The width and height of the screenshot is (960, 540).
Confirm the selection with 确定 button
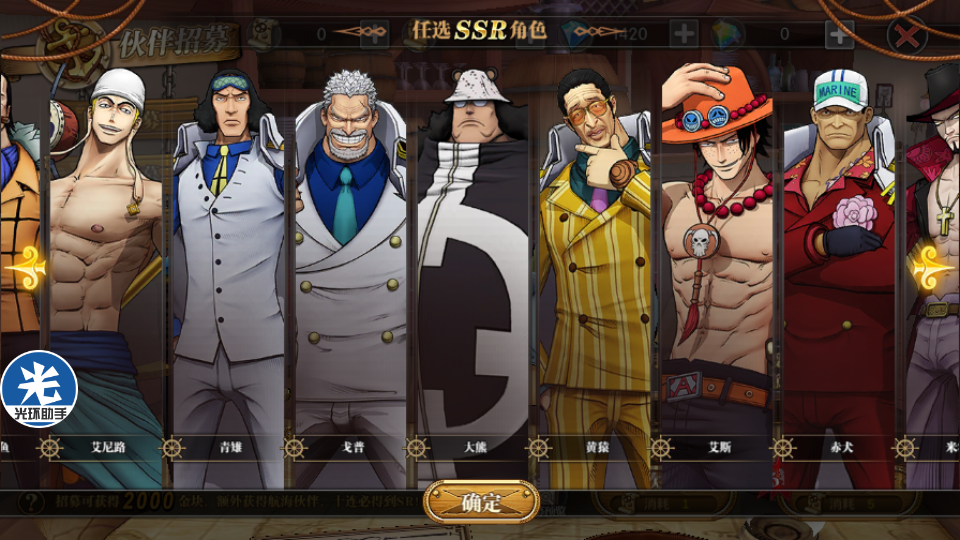[x=481, y=502]
